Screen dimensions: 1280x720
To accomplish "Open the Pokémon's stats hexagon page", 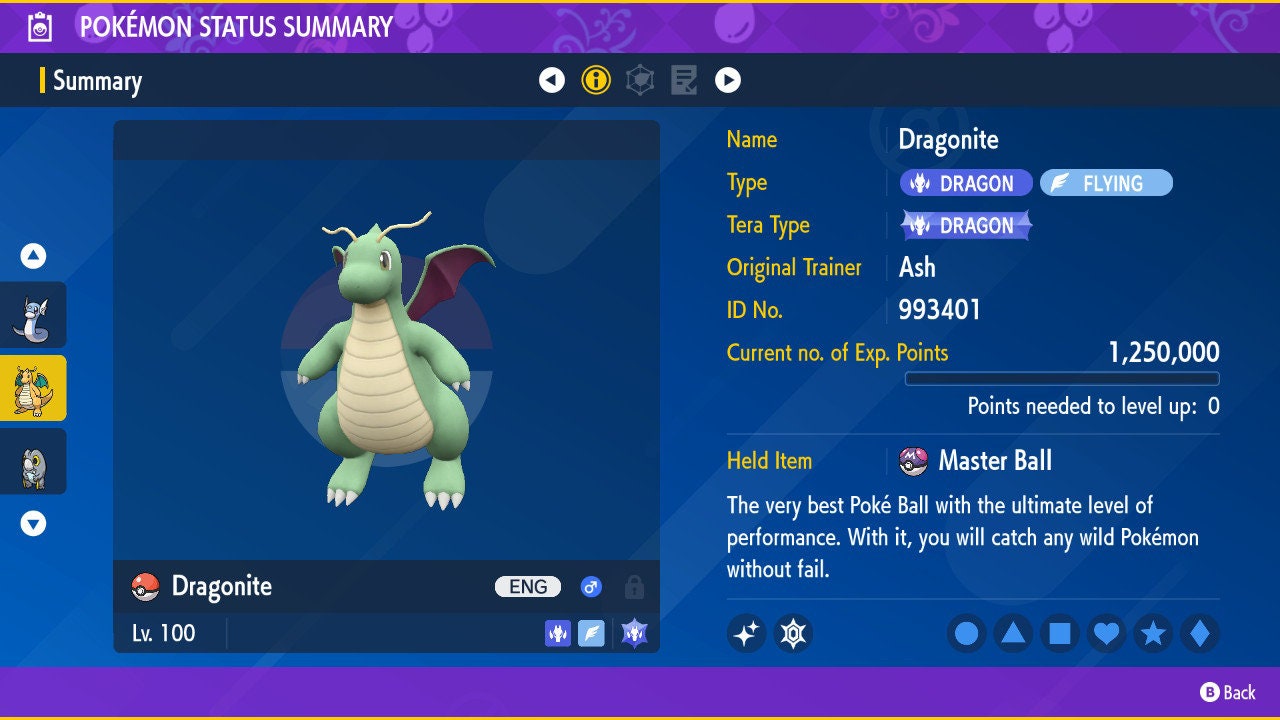I will tap(638, 78).
